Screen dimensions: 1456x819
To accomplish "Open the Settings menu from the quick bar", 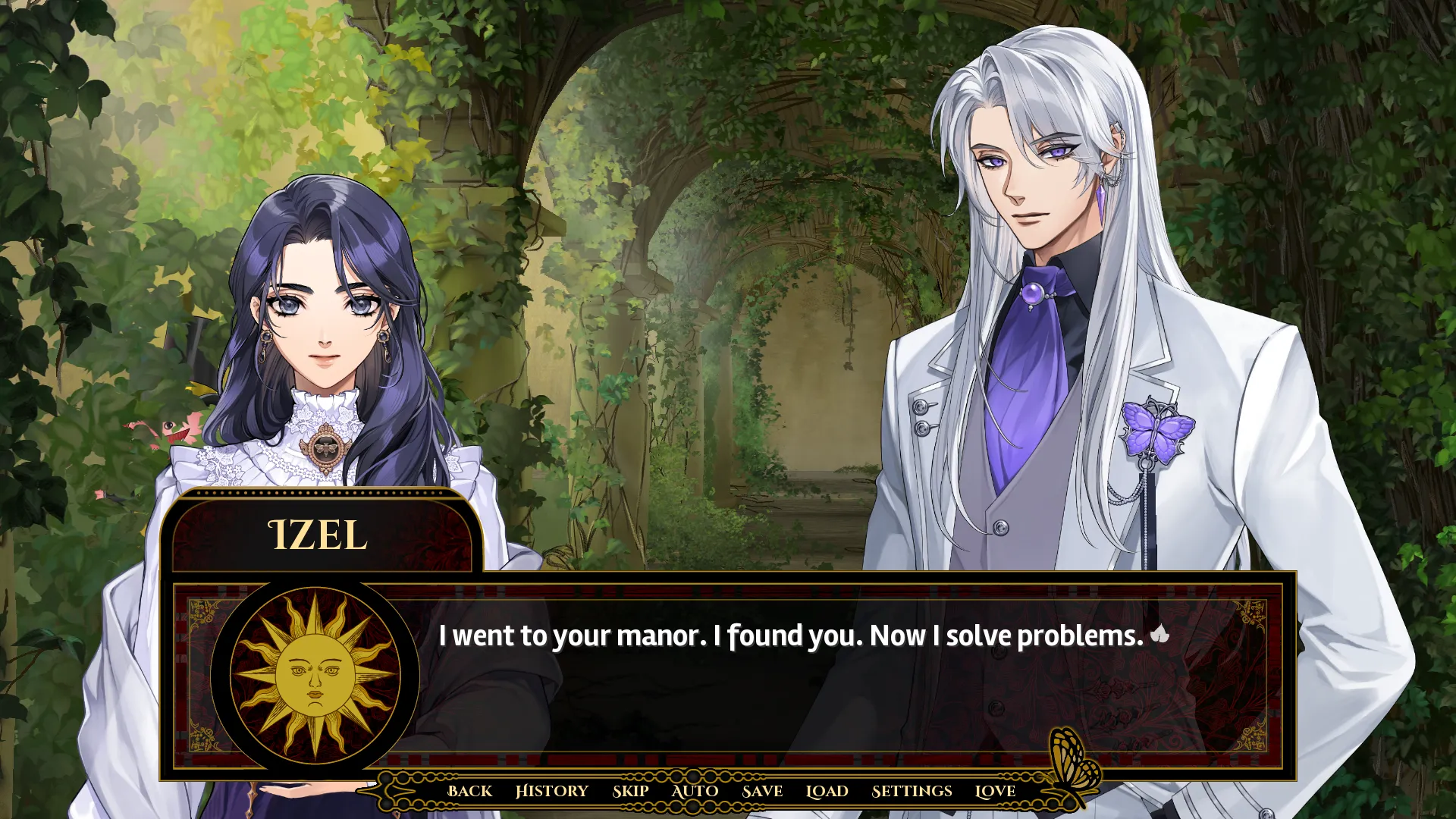I will coord(912,791).
